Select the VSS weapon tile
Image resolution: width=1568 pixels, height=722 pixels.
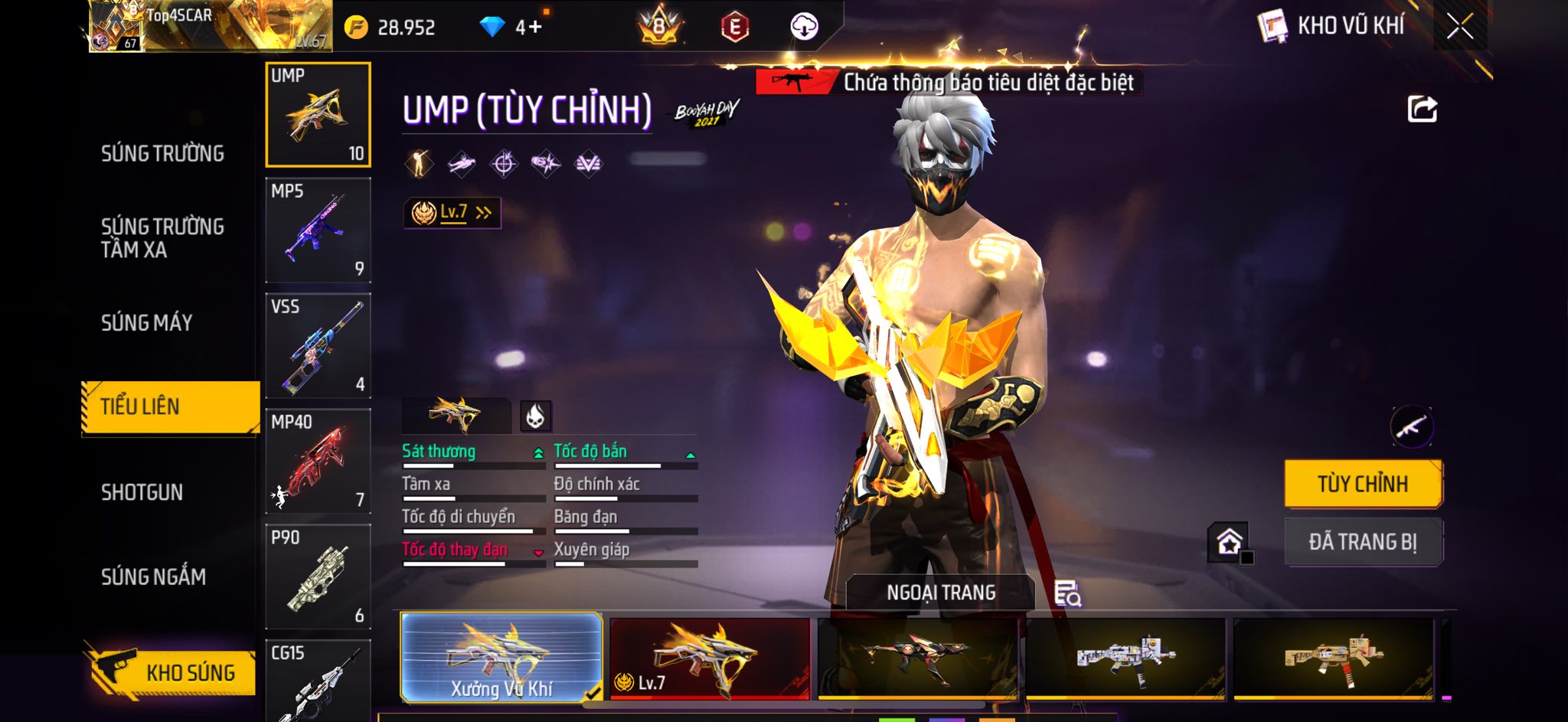pos(318,346)
